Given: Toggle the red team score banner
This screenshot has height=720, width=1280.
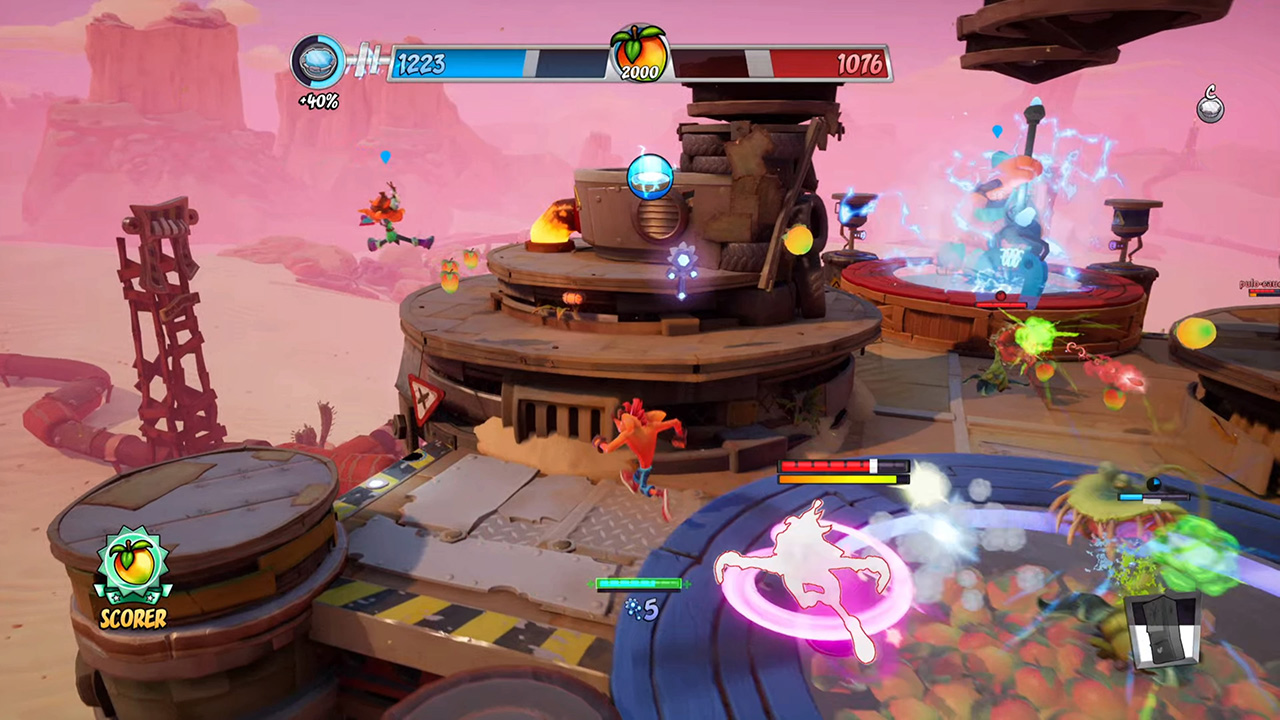Looking at the screenshot, I should (x=790, y=62).
